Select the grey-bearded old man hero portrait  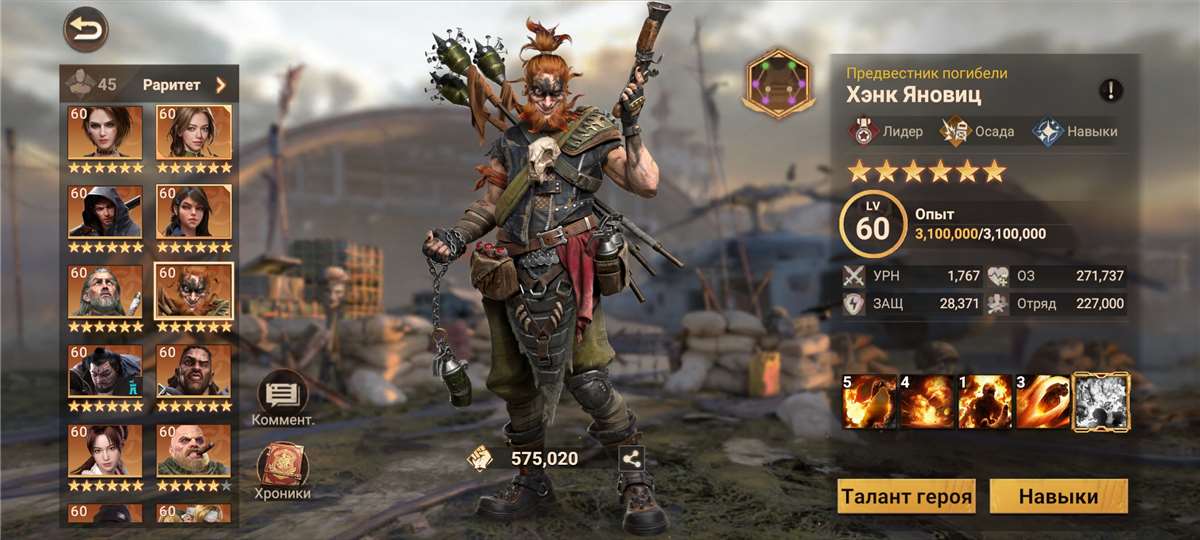tap(105, 292)
